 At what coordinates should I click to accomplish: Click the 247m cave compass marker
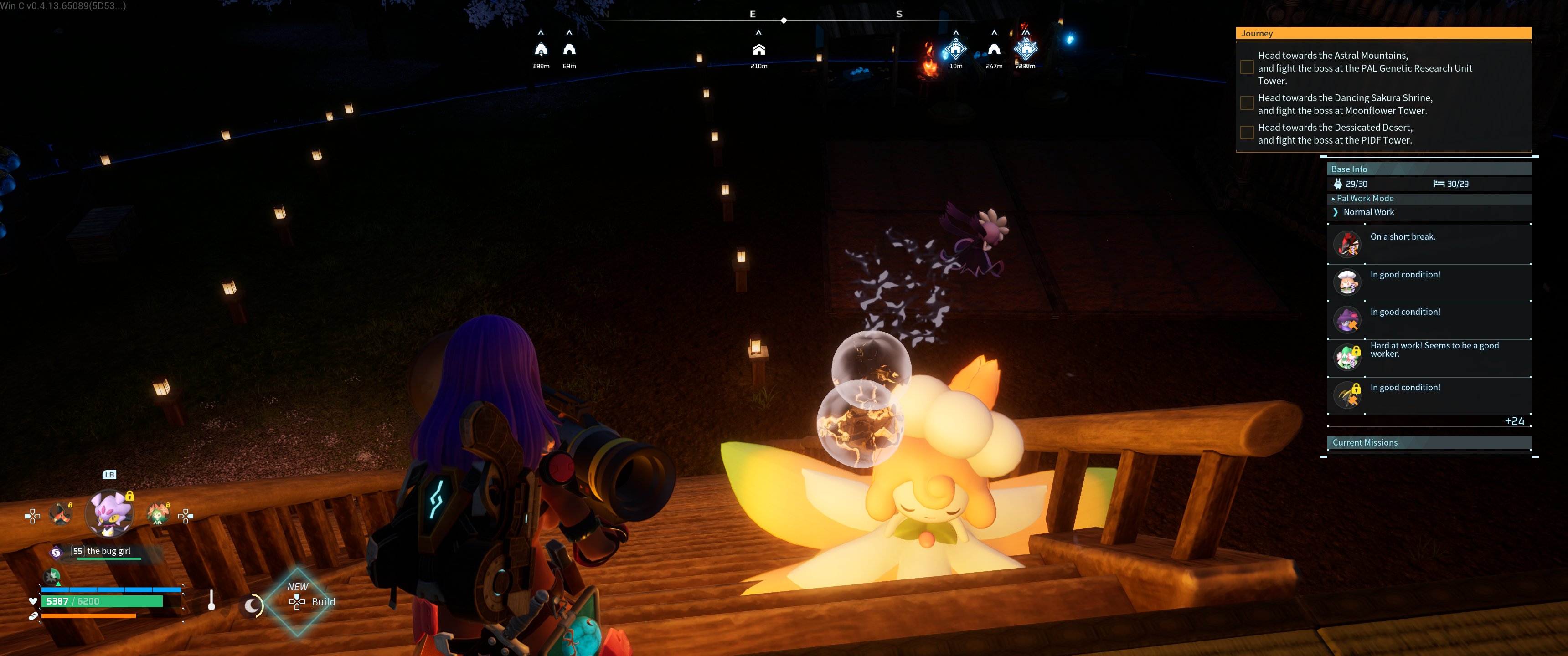point(993,50)
